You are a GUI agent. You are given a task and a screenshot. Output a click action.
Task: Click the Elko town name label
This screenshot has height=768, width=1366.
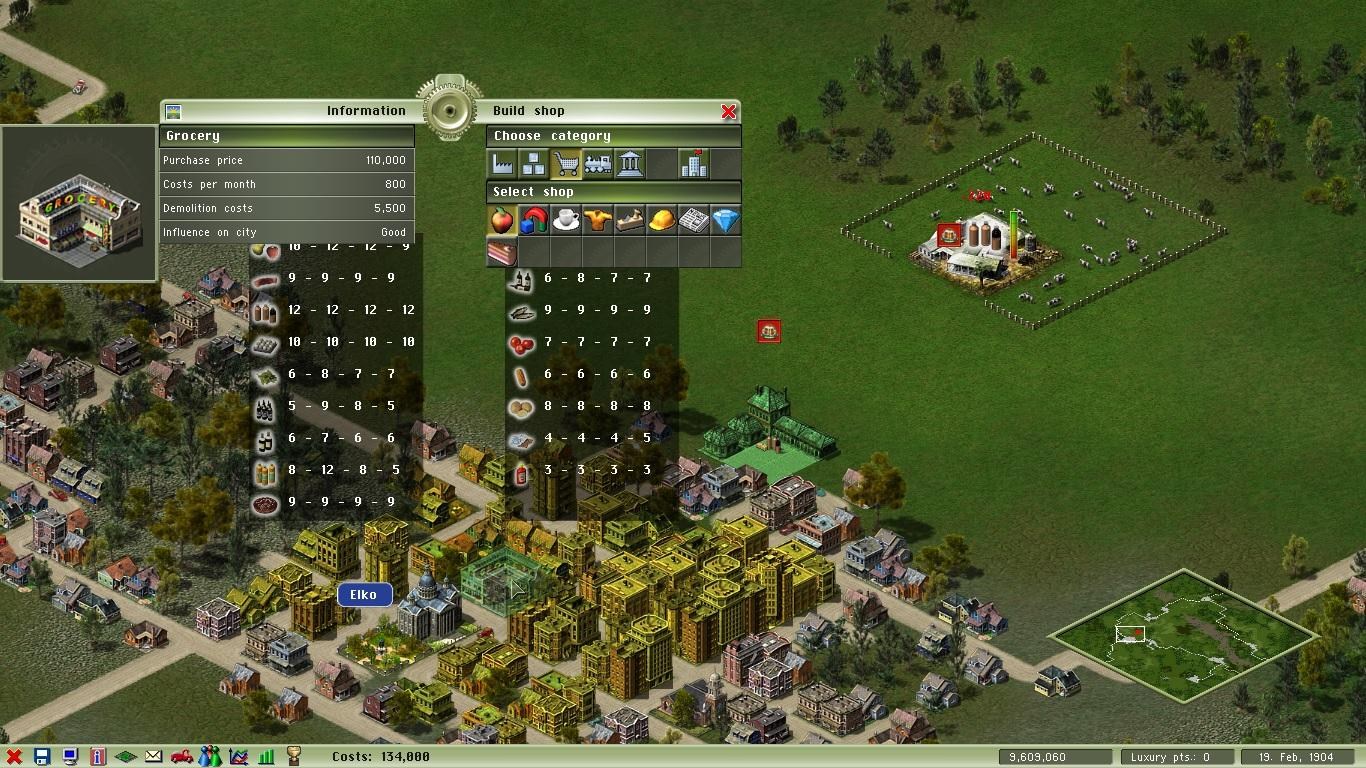tap(364, 594)
